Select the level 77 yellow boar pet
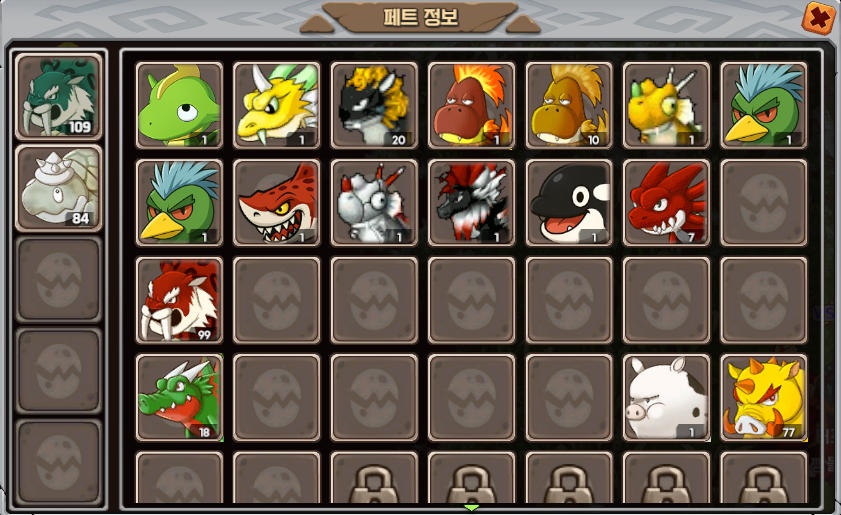The height and width of the screenshot is (515, 841). click(x=764, y=397)
